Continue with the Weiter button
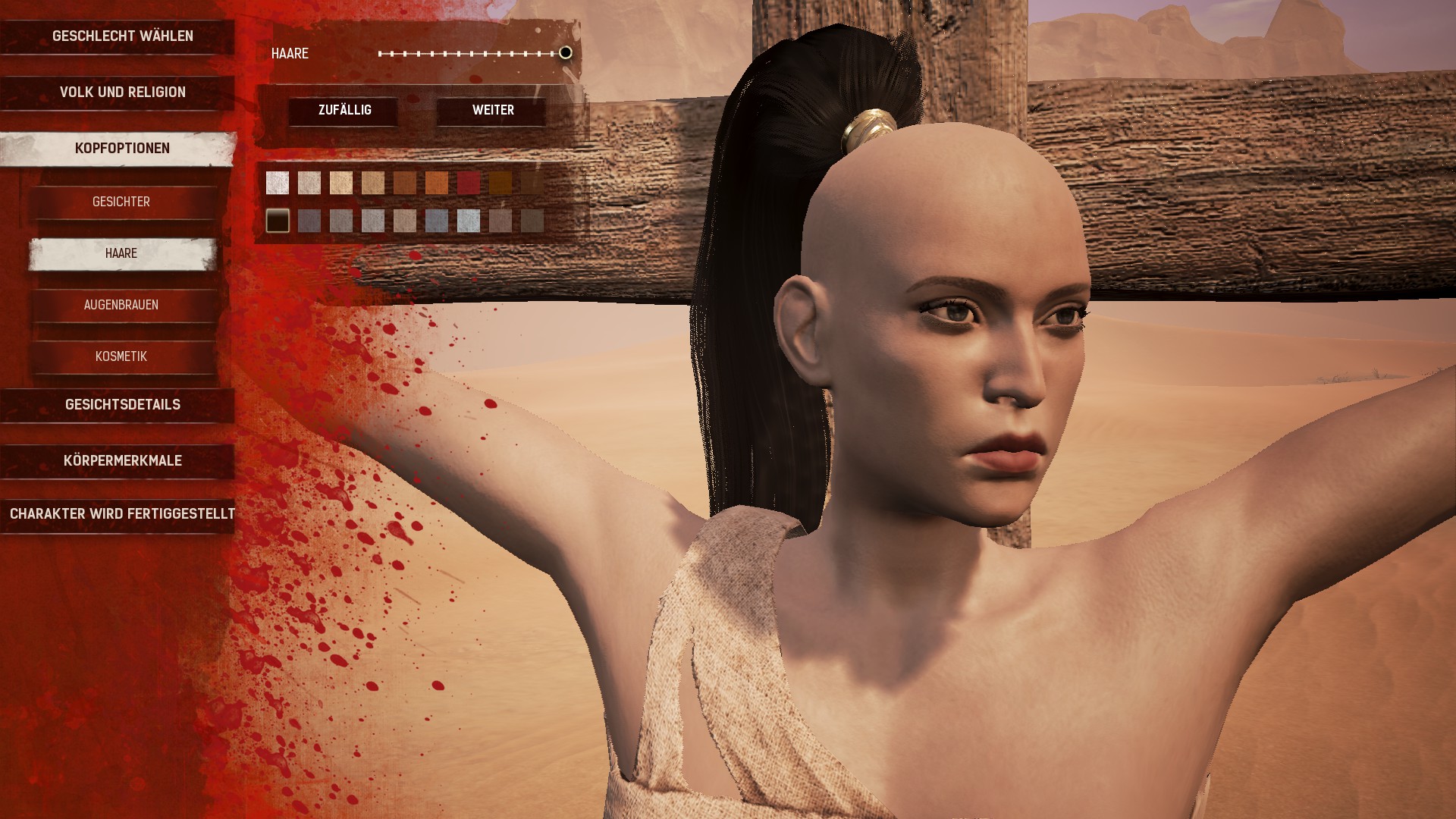1456x819 pixels. 493,111
